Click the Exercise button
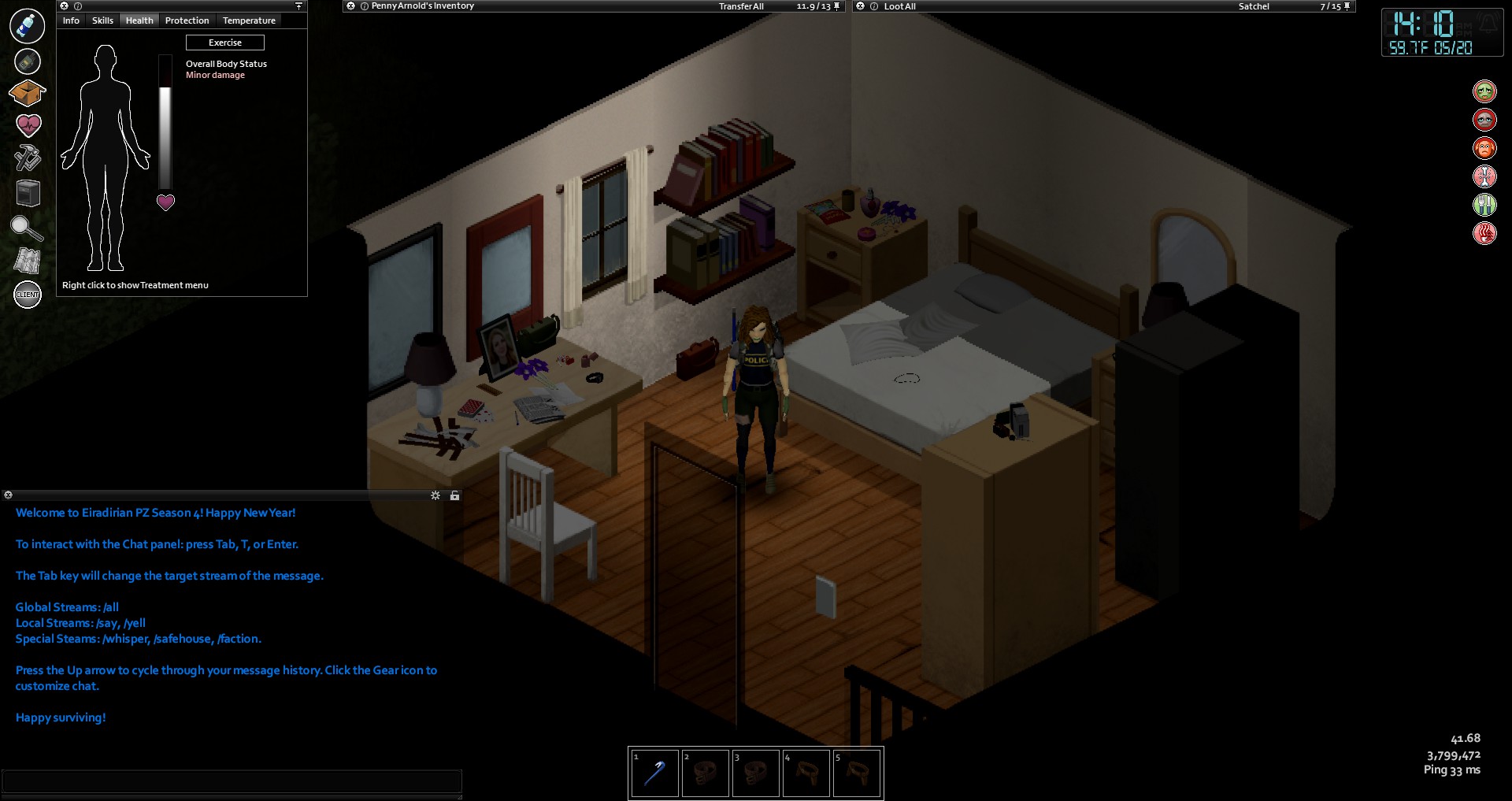This screenshot has width=1512, height=801. (x=225, y=43)
